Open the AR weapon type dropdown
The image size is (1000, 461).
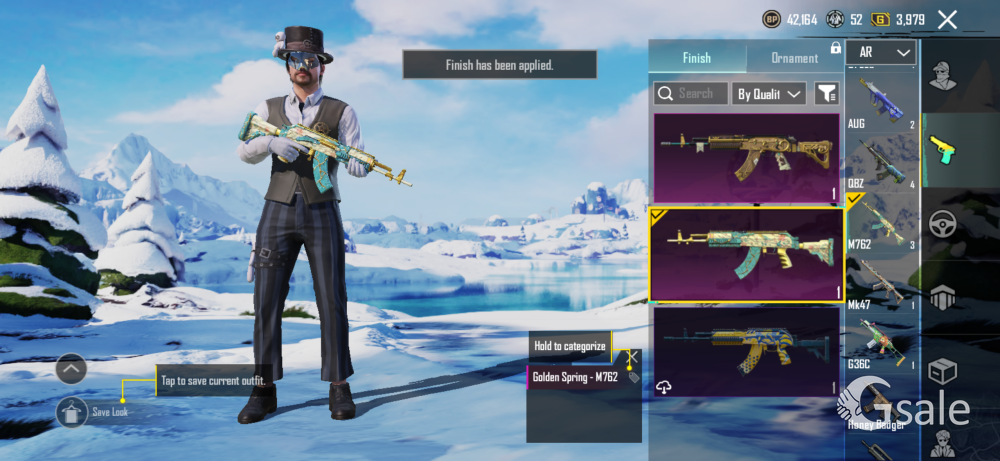point(881,53)
